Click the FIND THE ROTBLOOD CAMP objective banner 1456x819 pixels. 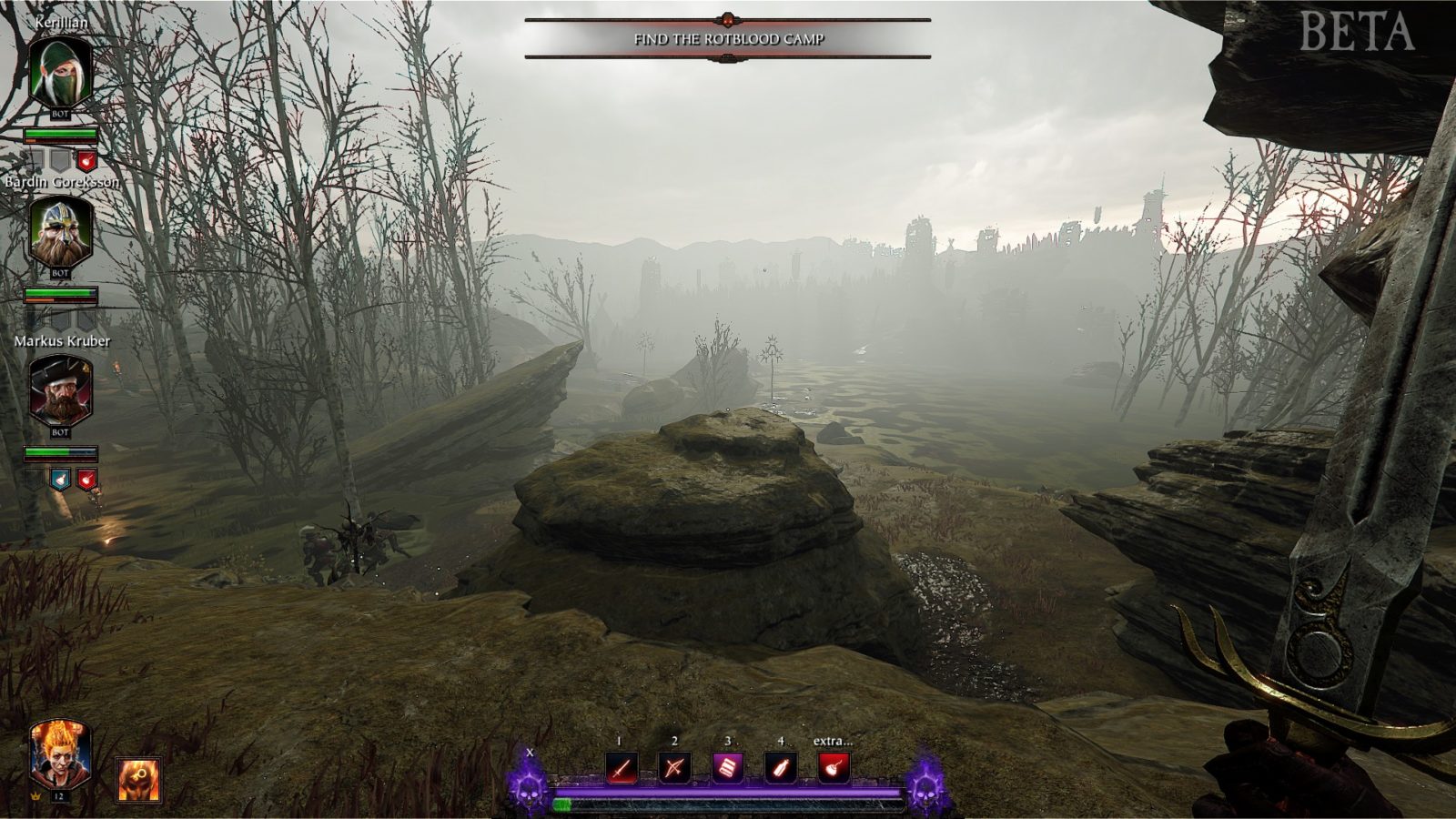(728, 39)
